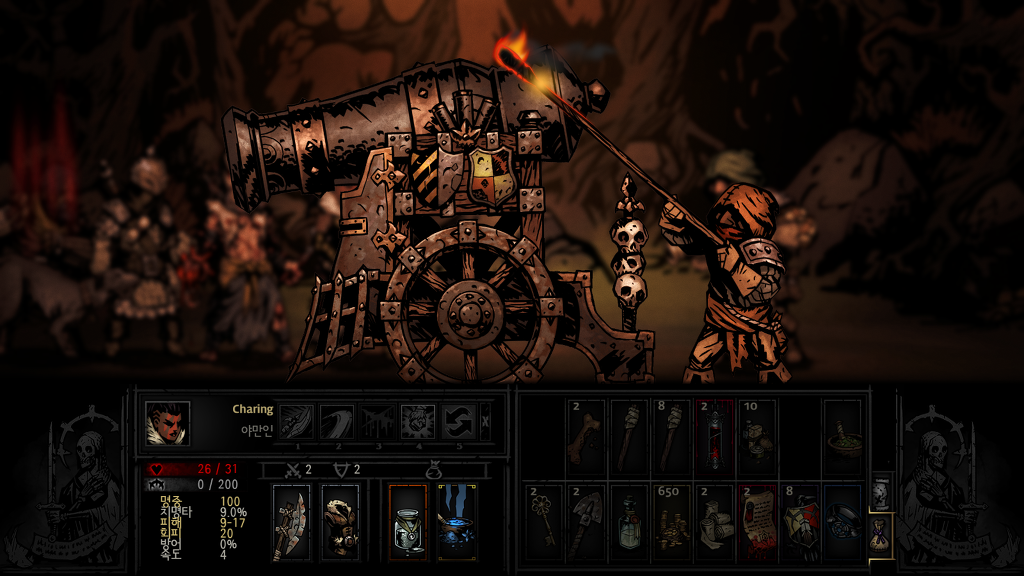1024x576 pixels.
Task: Select the glass jar trinket slot
Action: tap(408, 522)
